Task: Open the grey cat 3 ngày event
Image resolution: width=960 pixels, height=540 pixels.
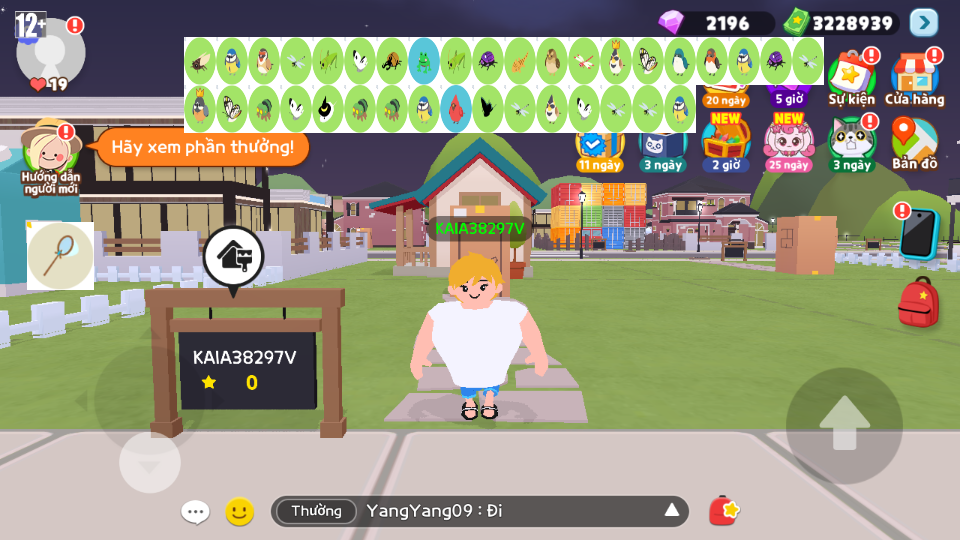Action: click(852, 142)
